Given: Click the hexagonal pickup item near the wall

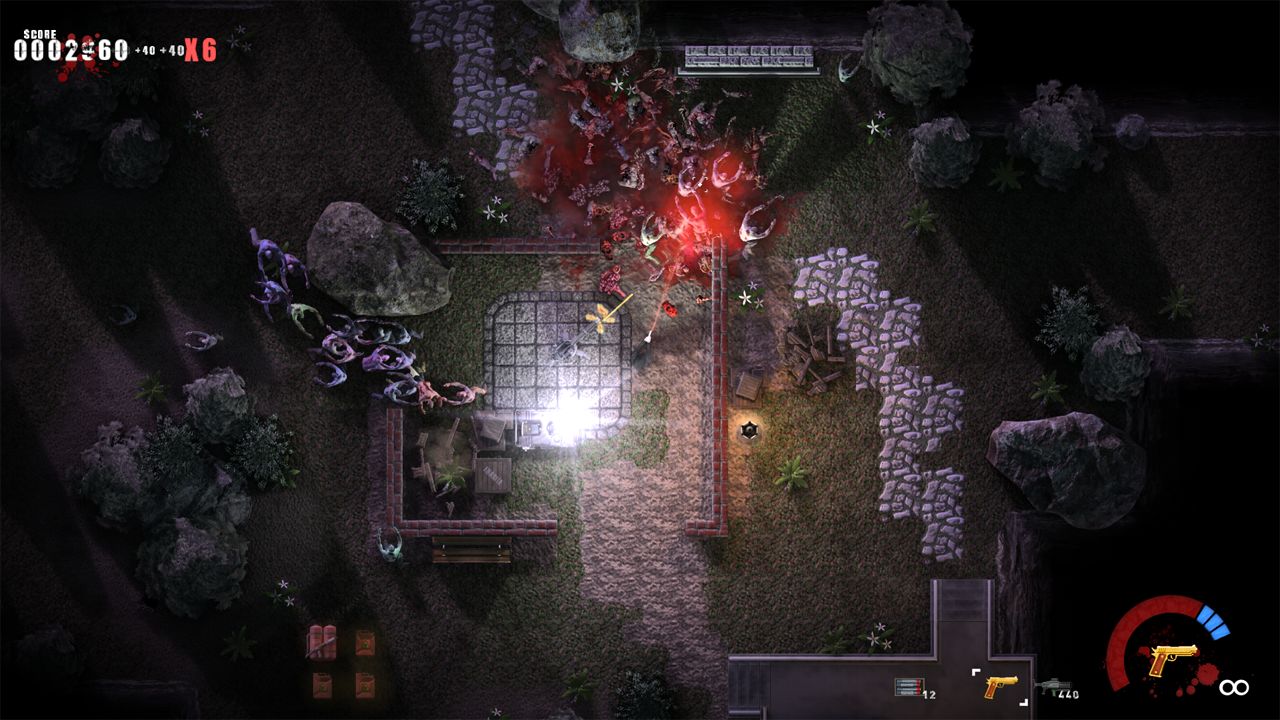Looking at the screenshot, I should [x=748, y=430].
